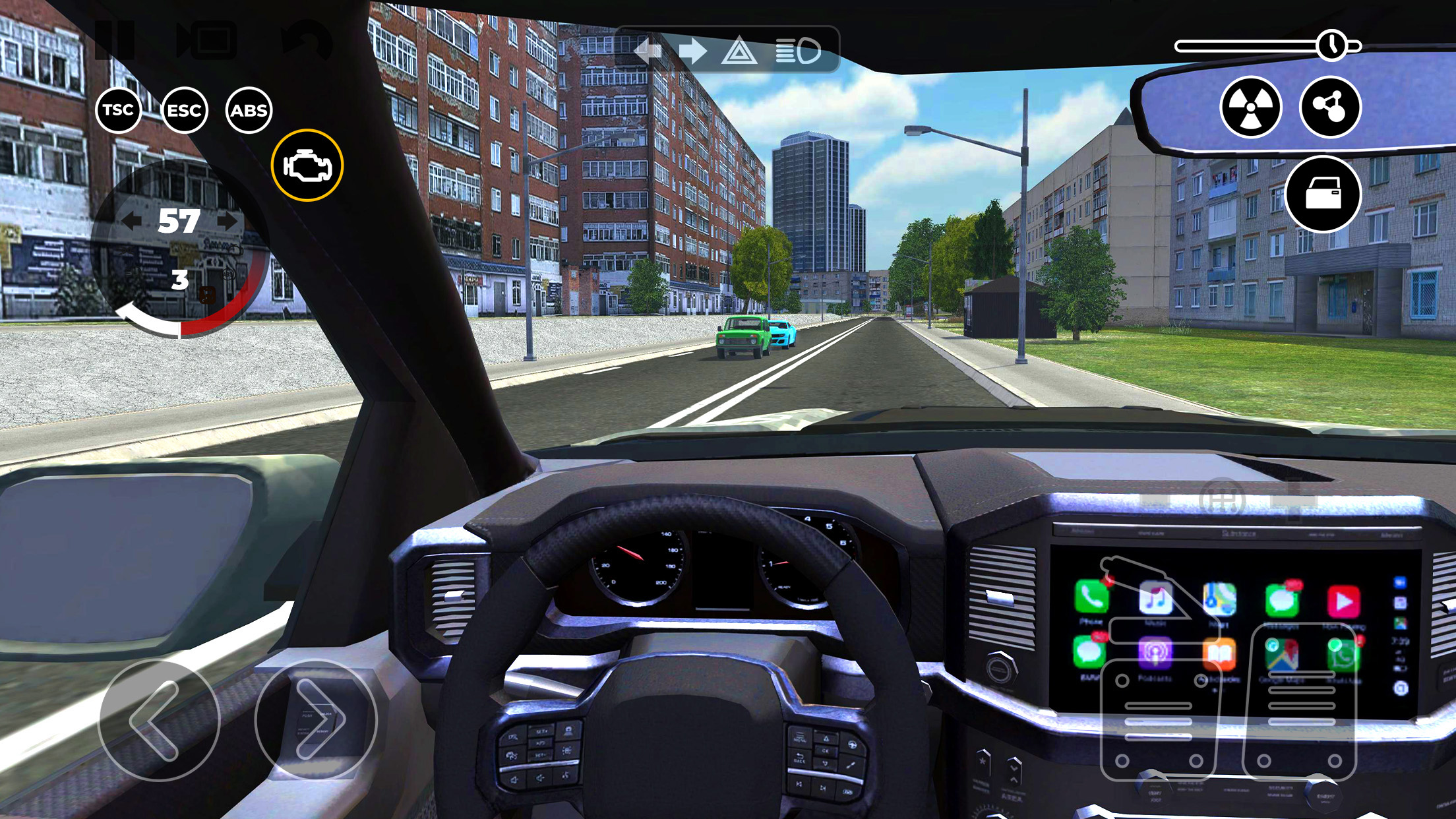This screenshot has height=819, width=1456.
Task: Disable the ESC stability control
Action: tap(185, 110)
